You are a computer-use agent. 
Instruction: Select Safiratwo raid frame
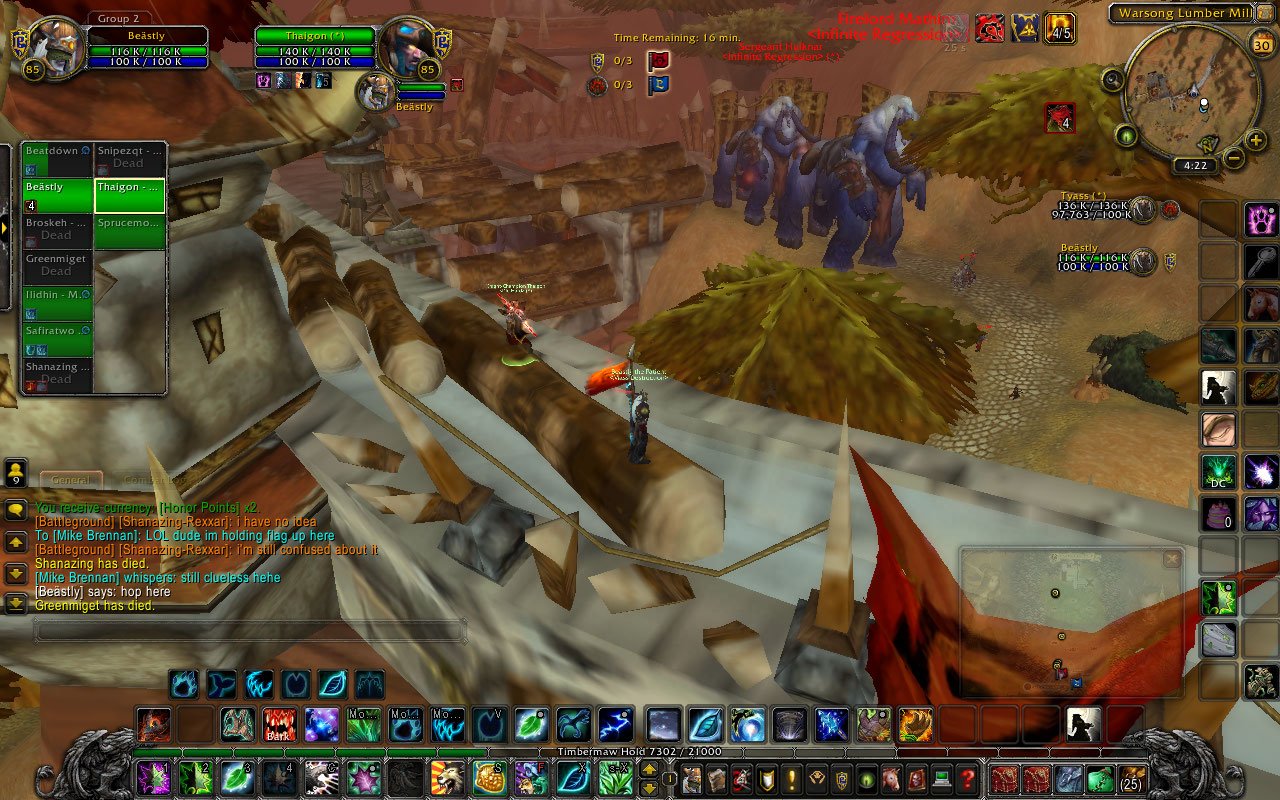click(57, 339)
